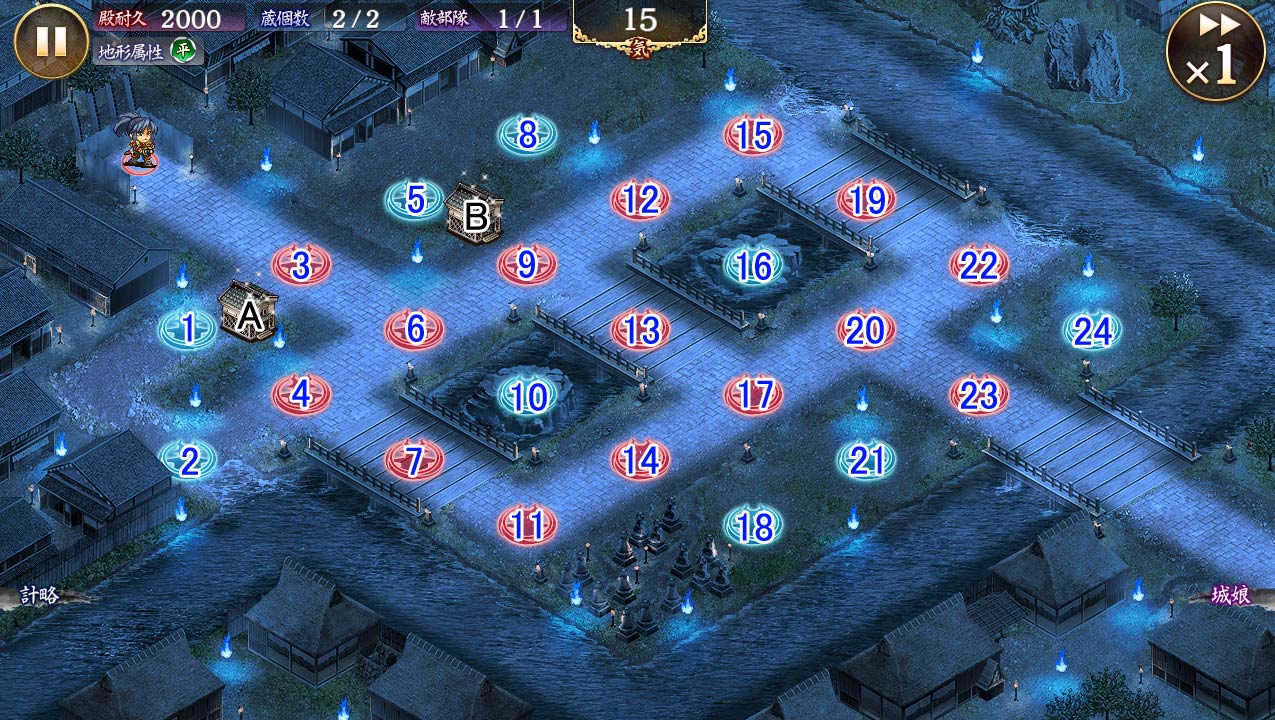Choose deployment tile 22
This screenshot has height=720, width=1275.
979,266
